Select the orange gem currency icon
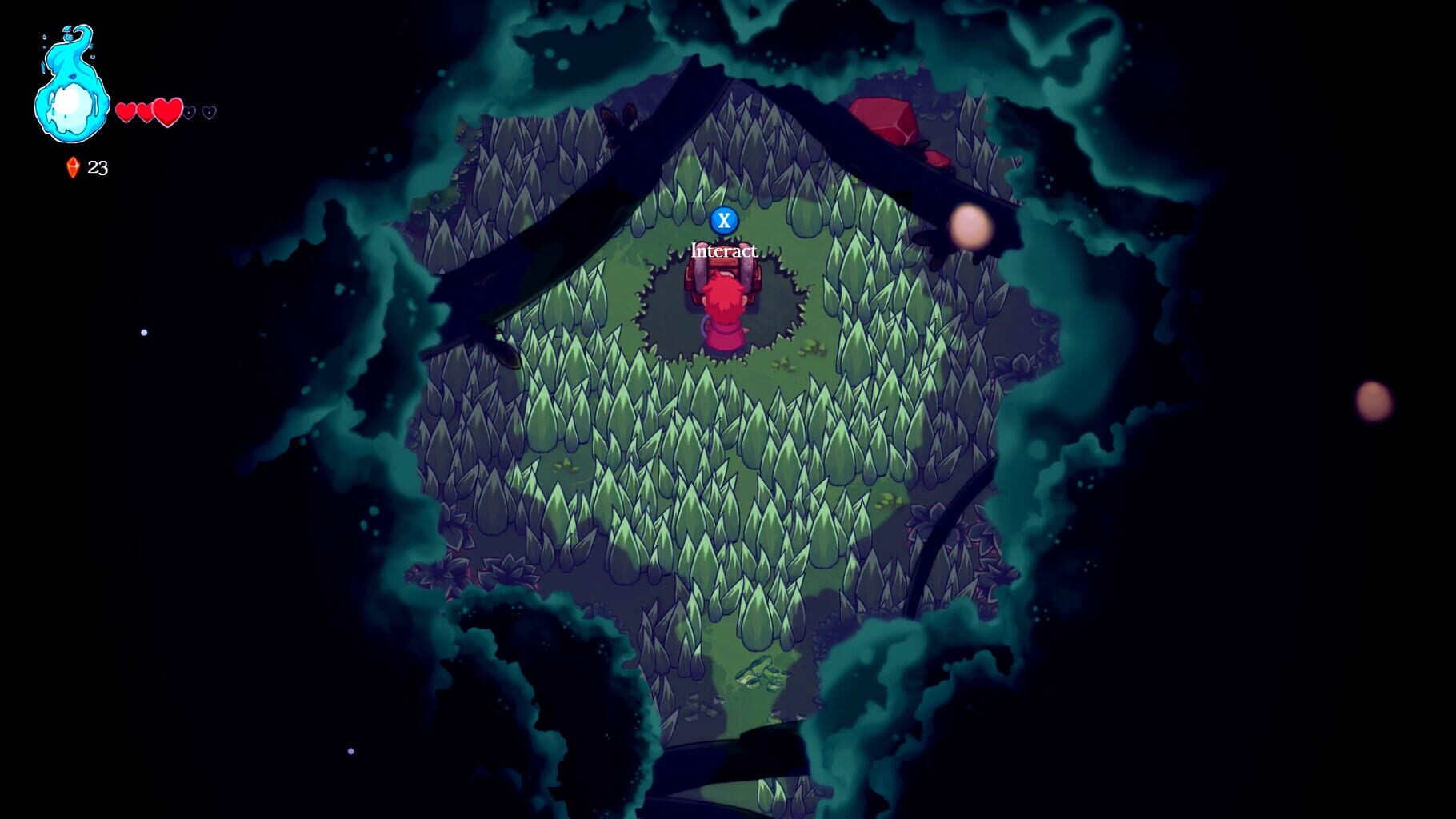The height and width of the screenshot is (819, 1456). (72, 167)
